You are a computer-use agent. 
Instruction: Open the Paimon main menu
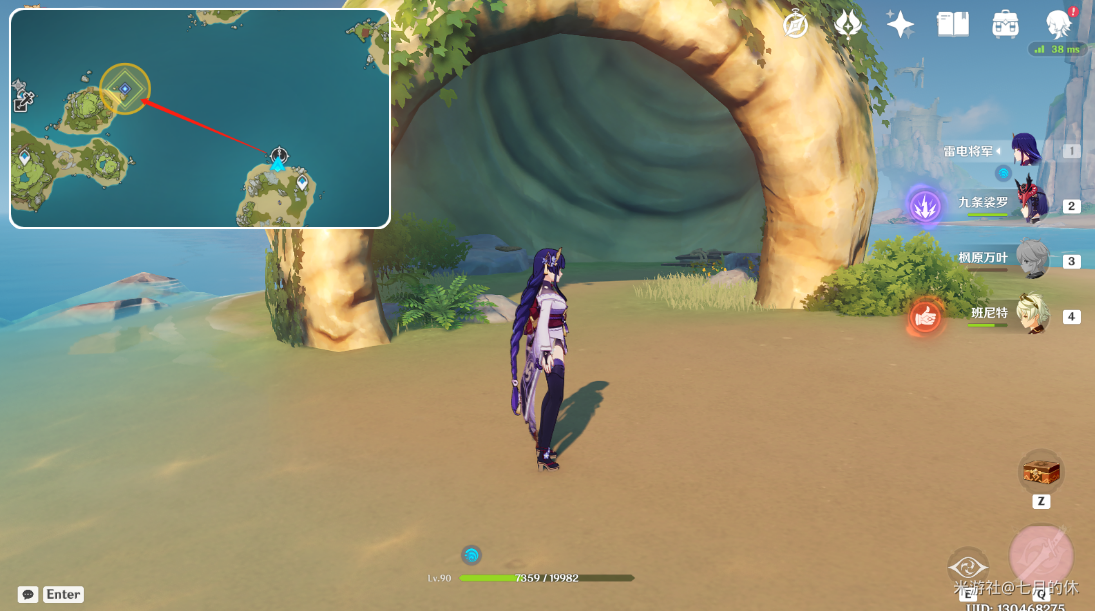pyautogui.click(x=1057, y=24)
